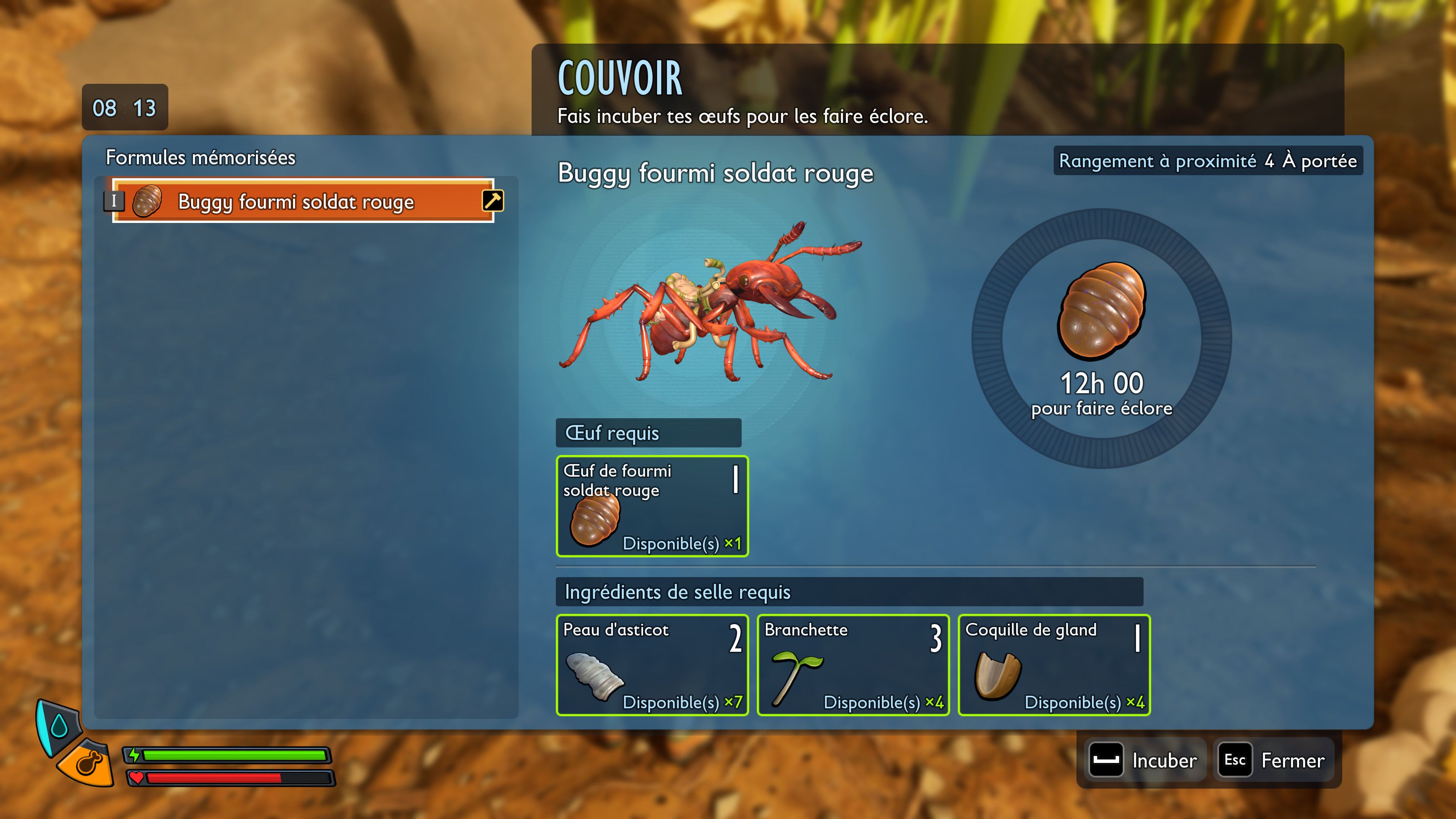Select Buggy fourmi soldat rouge in Formules mémorisées
The image size is (1456, 819).
[x=294, y=201]
